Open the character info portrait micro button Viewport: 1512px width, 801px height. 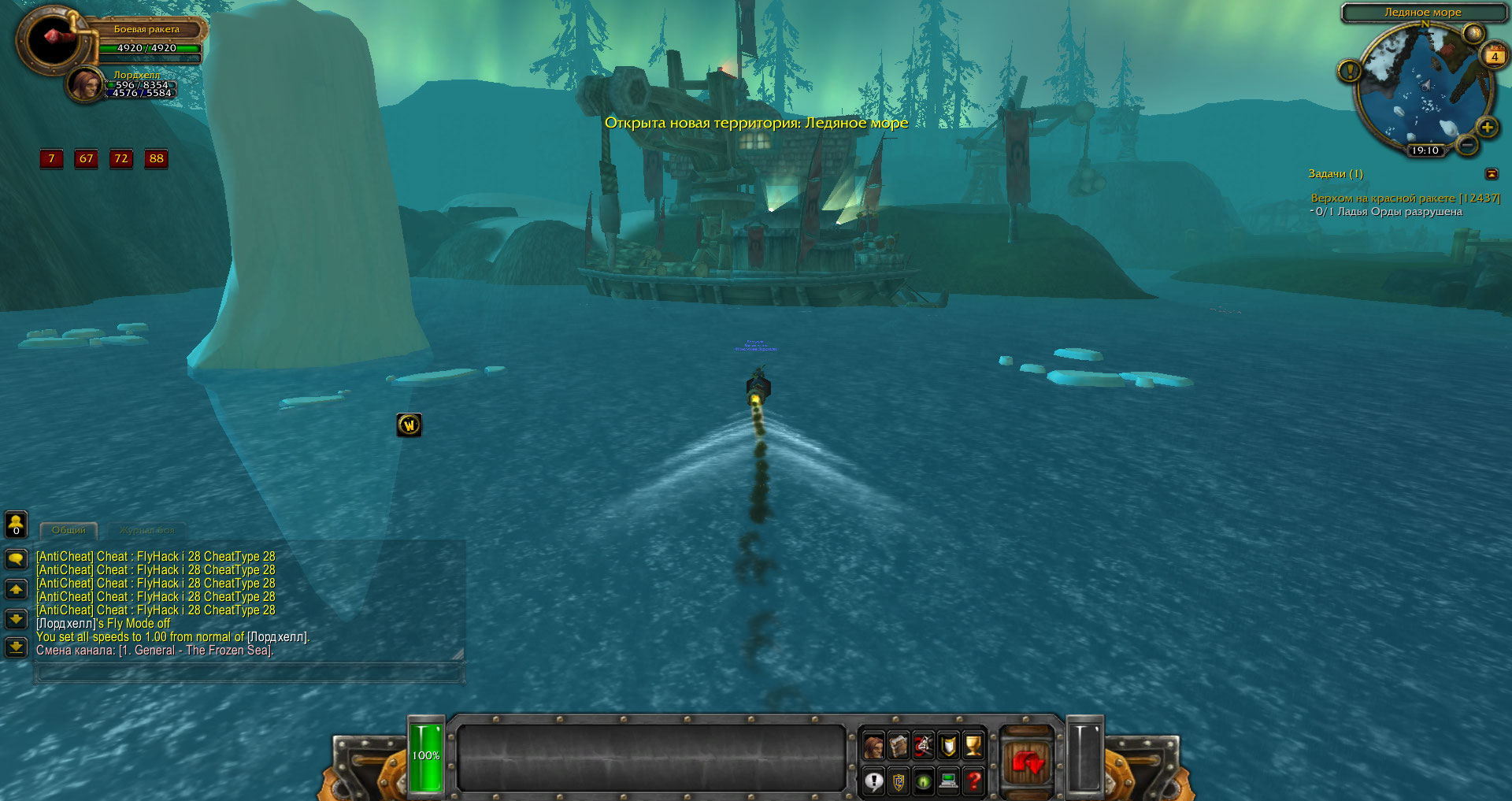pos(873,745)
